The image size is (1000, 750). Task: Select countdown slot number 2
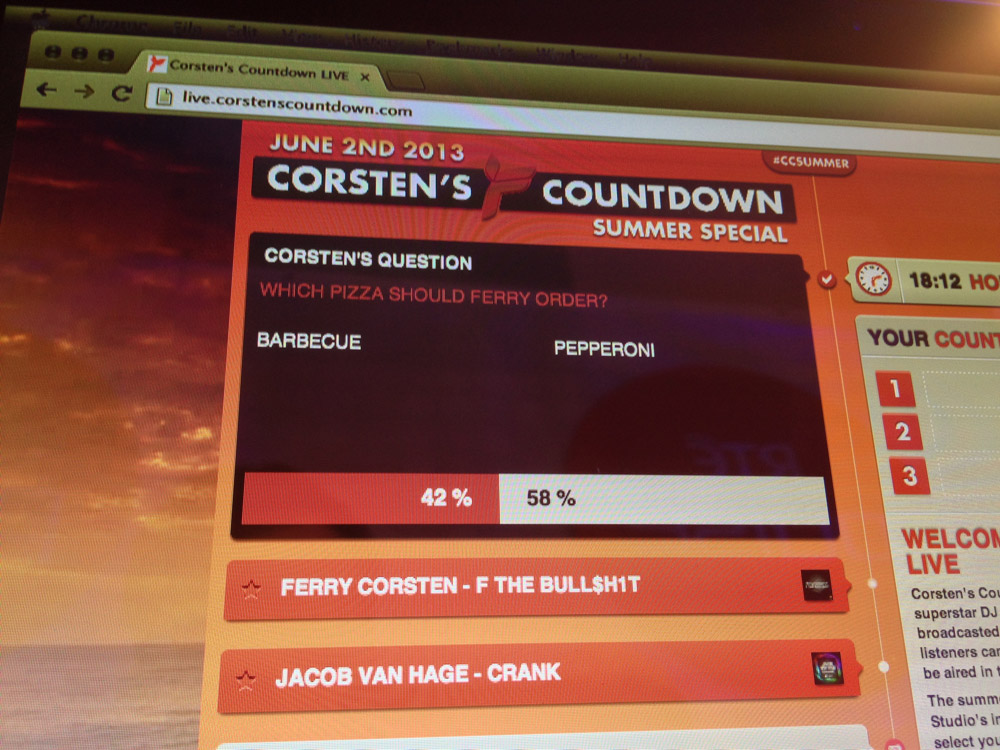click(903, 432)
